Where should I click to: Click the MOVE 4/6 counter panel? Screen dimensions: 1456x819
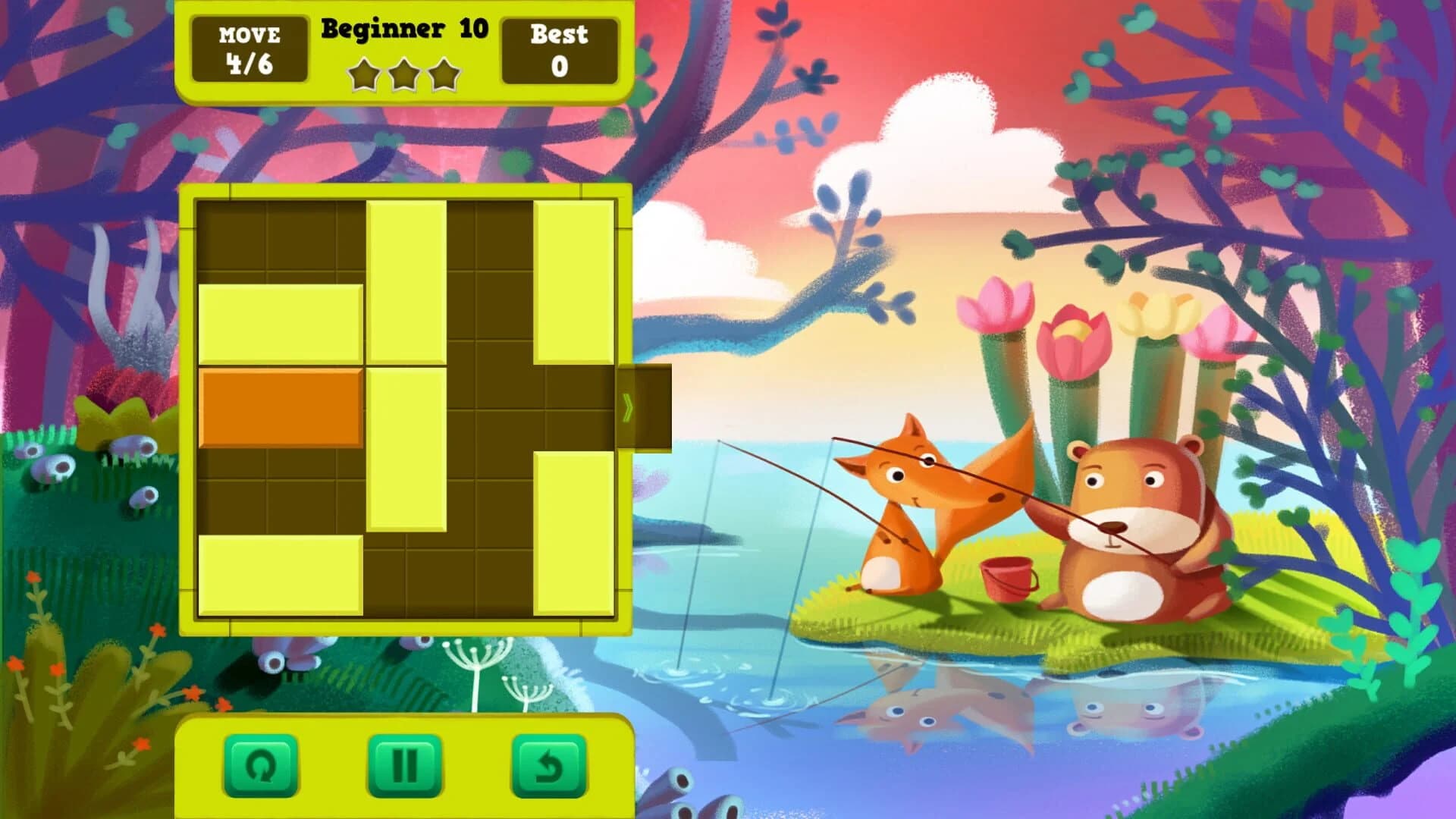tap(251, 49)
